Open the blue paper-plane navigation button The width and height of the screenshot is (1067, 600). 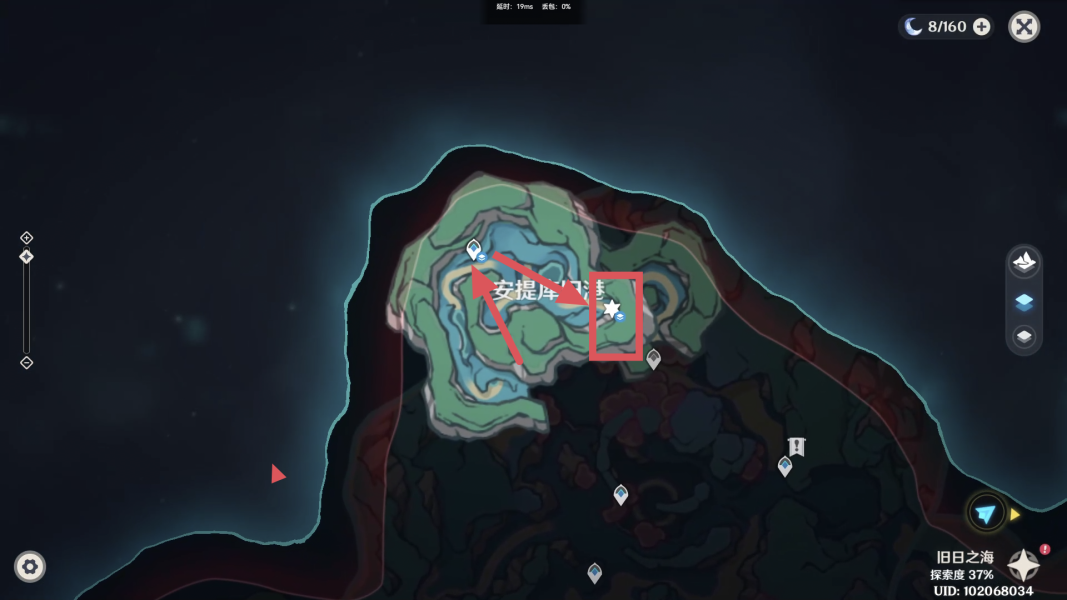point(986,513)
